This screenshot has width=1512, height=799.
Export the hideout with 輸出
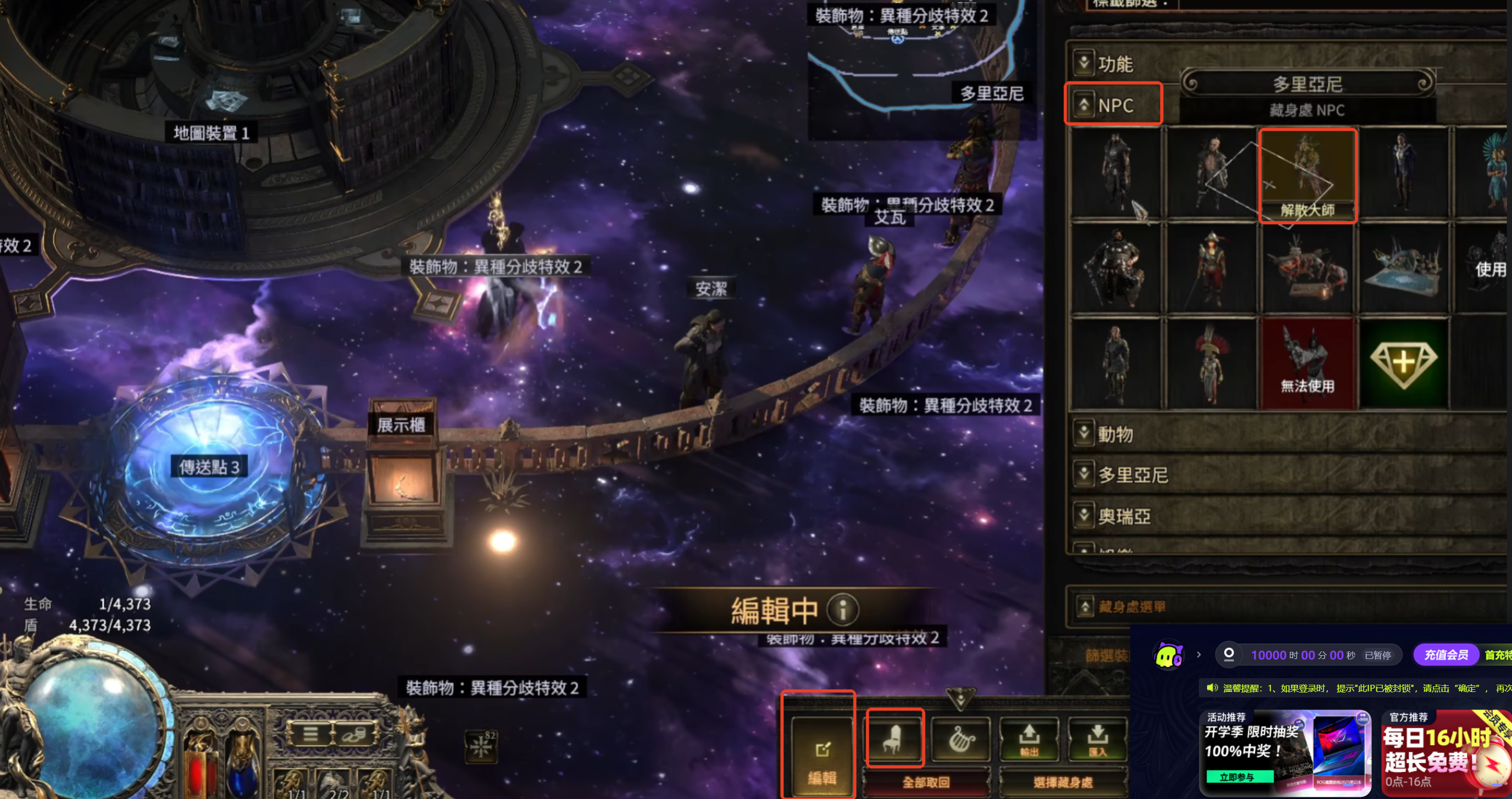[x=1029, y=739]
